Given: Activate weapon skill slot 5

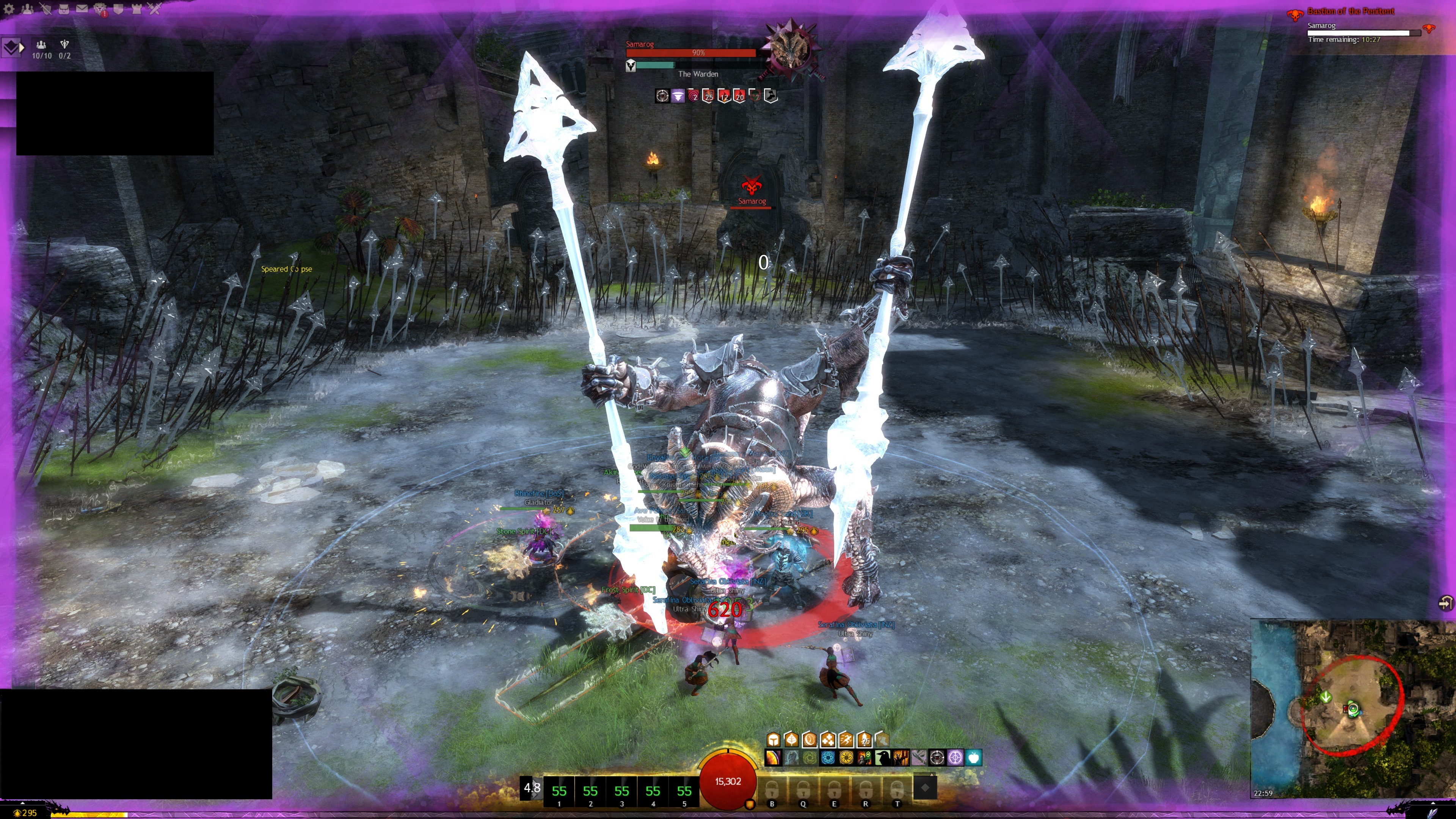Looking at the screenshot, I should (x=684, y=792).
